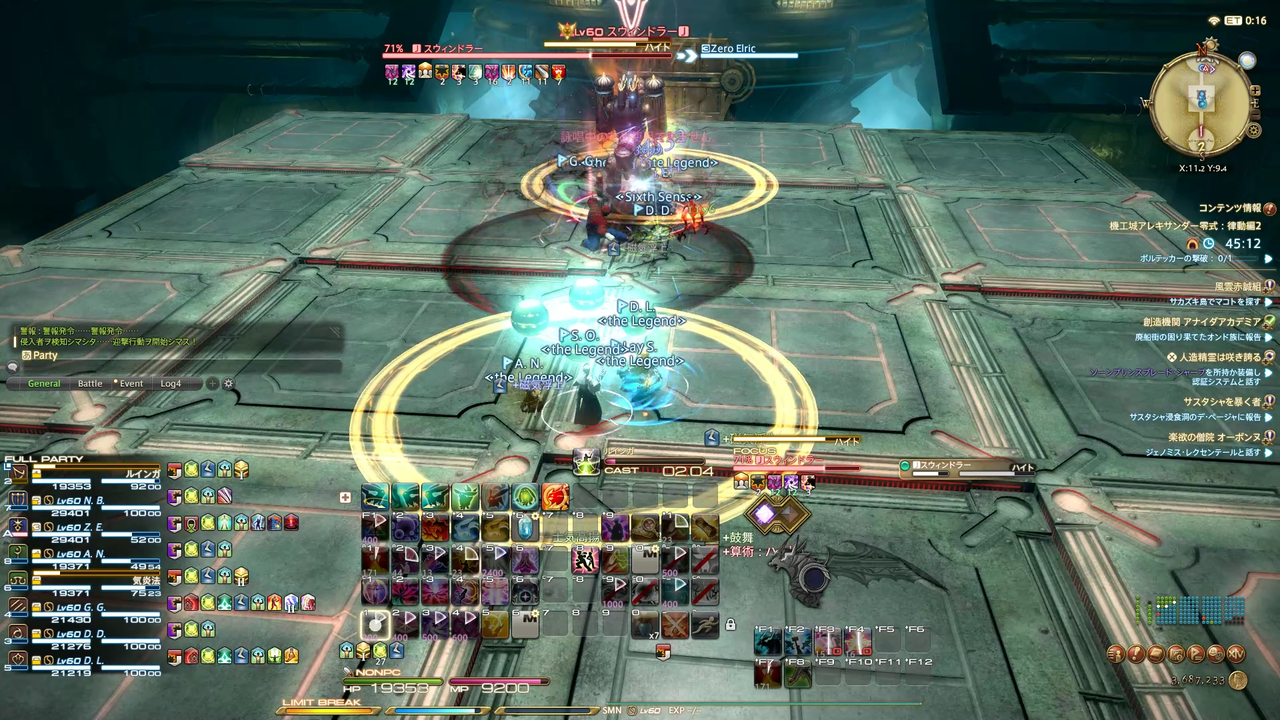Show the Event chat tab
The image size is (1280, 720).
coord(131,383)
